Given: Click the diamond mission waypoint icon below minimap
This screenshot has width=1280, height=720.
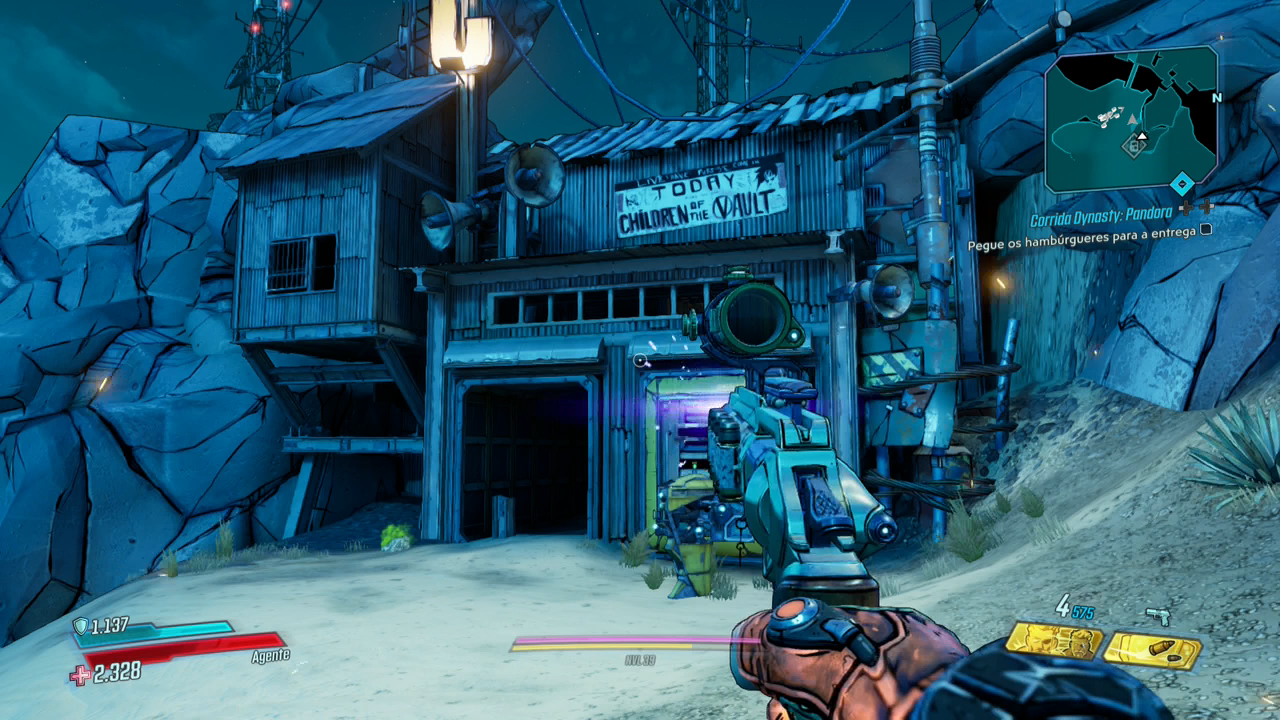Looking at the screenshot, I should (x=1182, y=184).
